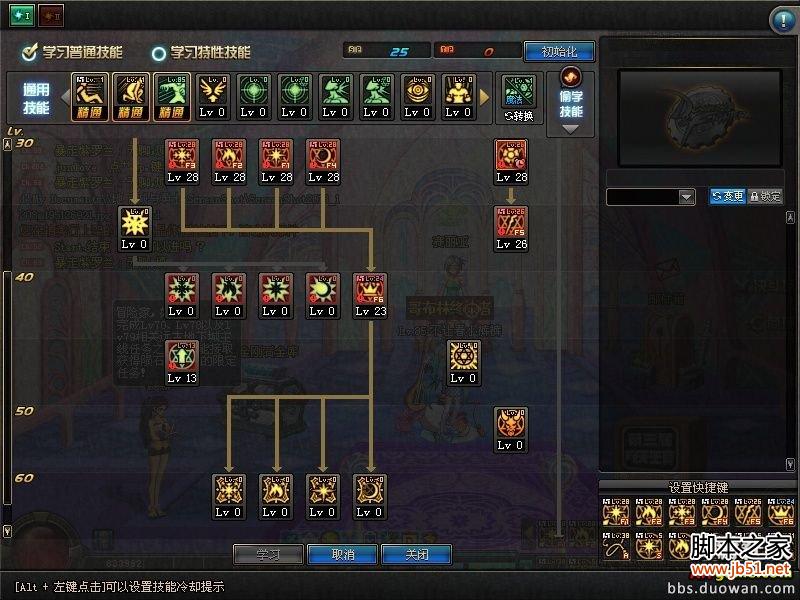Switch to the red II skill page tab
800x600 pixels.
pos(50,16)
